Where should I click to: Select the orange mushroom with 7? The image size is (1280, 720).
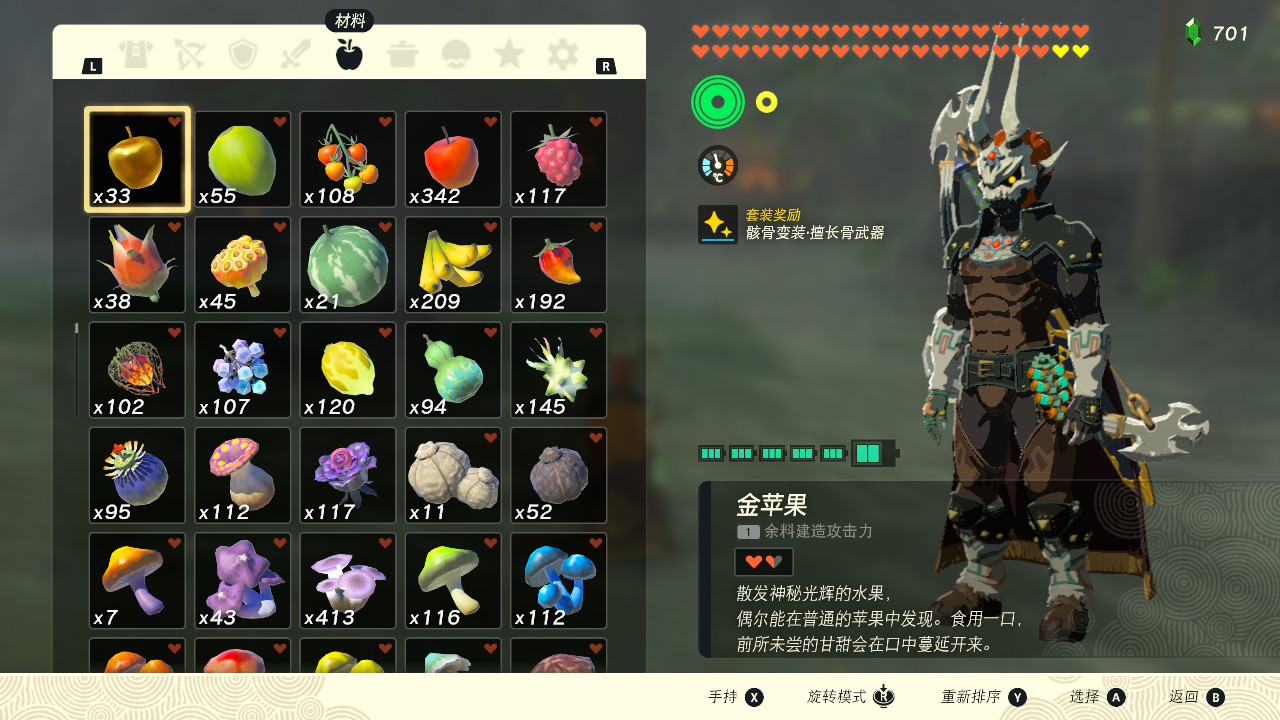coord(137,581)
